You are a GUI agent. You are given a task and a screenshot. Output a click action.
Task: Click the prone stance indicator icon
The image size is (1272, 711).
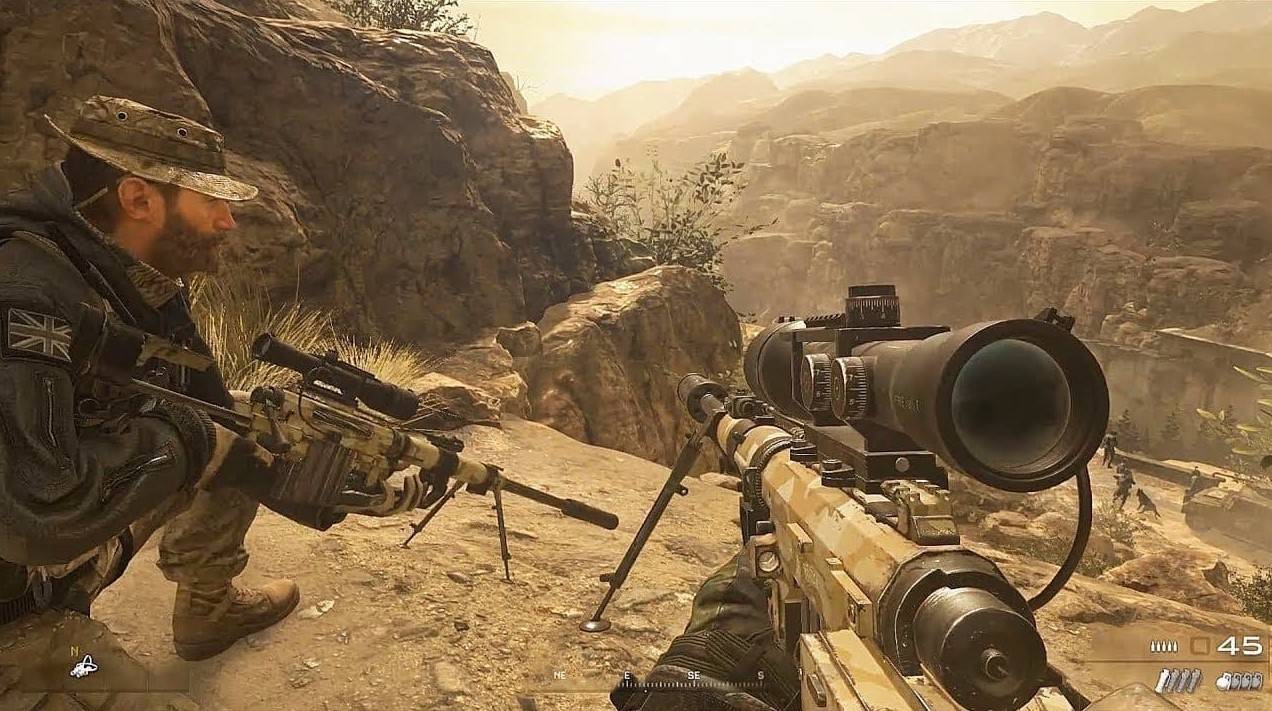83,667
